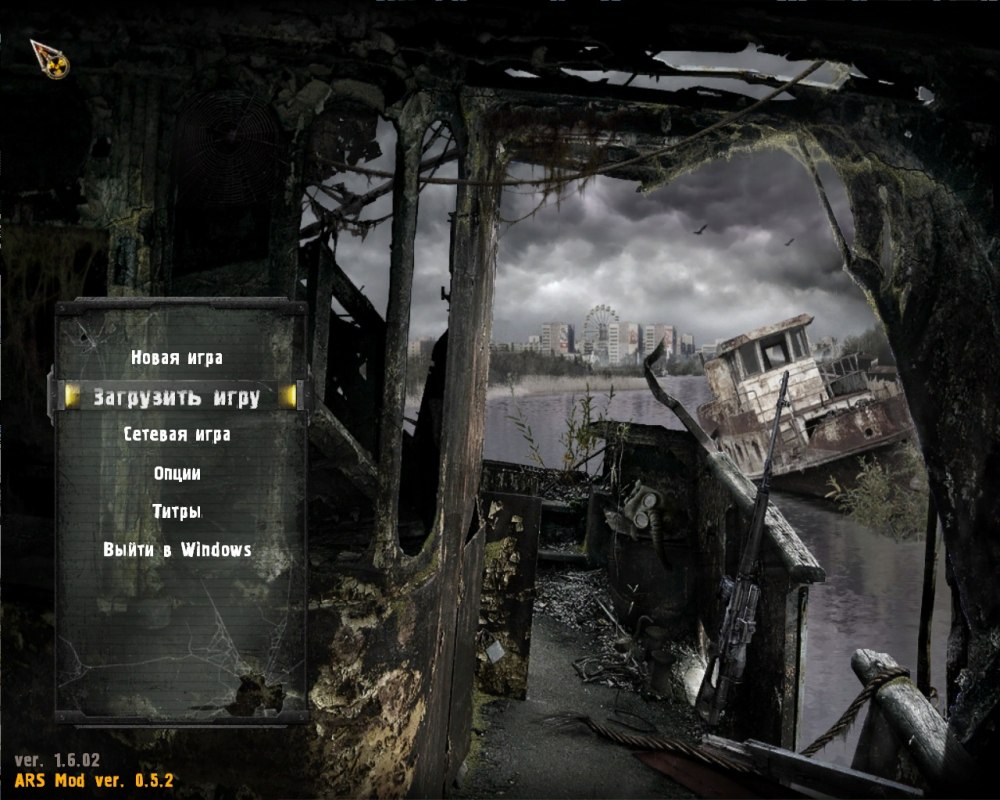Screen dimensions: 1000x800
Task: Open the Опции settings menu
Action: pyautogui.click(x=177, y=473)
